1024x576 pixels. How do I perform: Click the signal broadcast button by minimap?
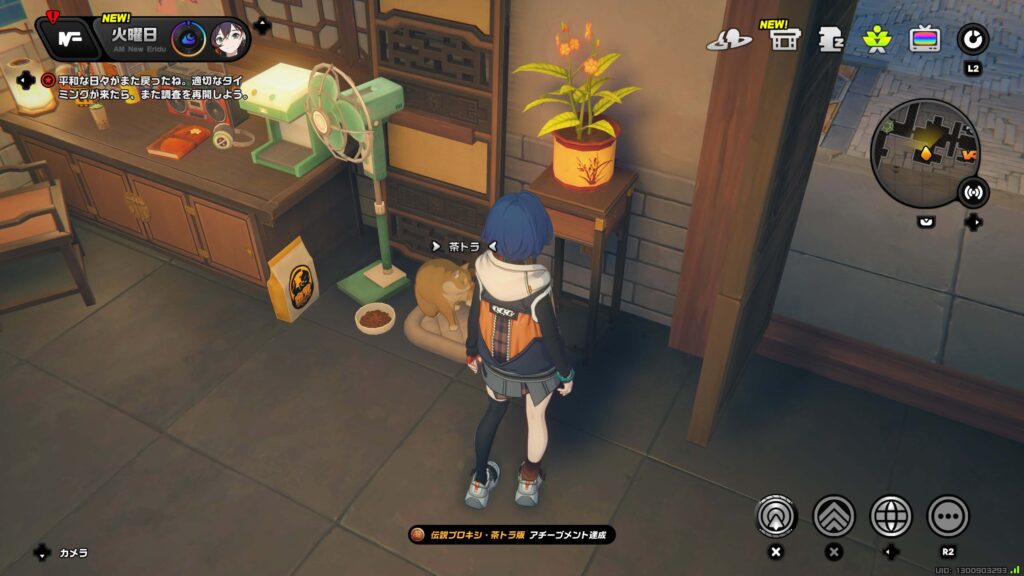coord(972,192)
